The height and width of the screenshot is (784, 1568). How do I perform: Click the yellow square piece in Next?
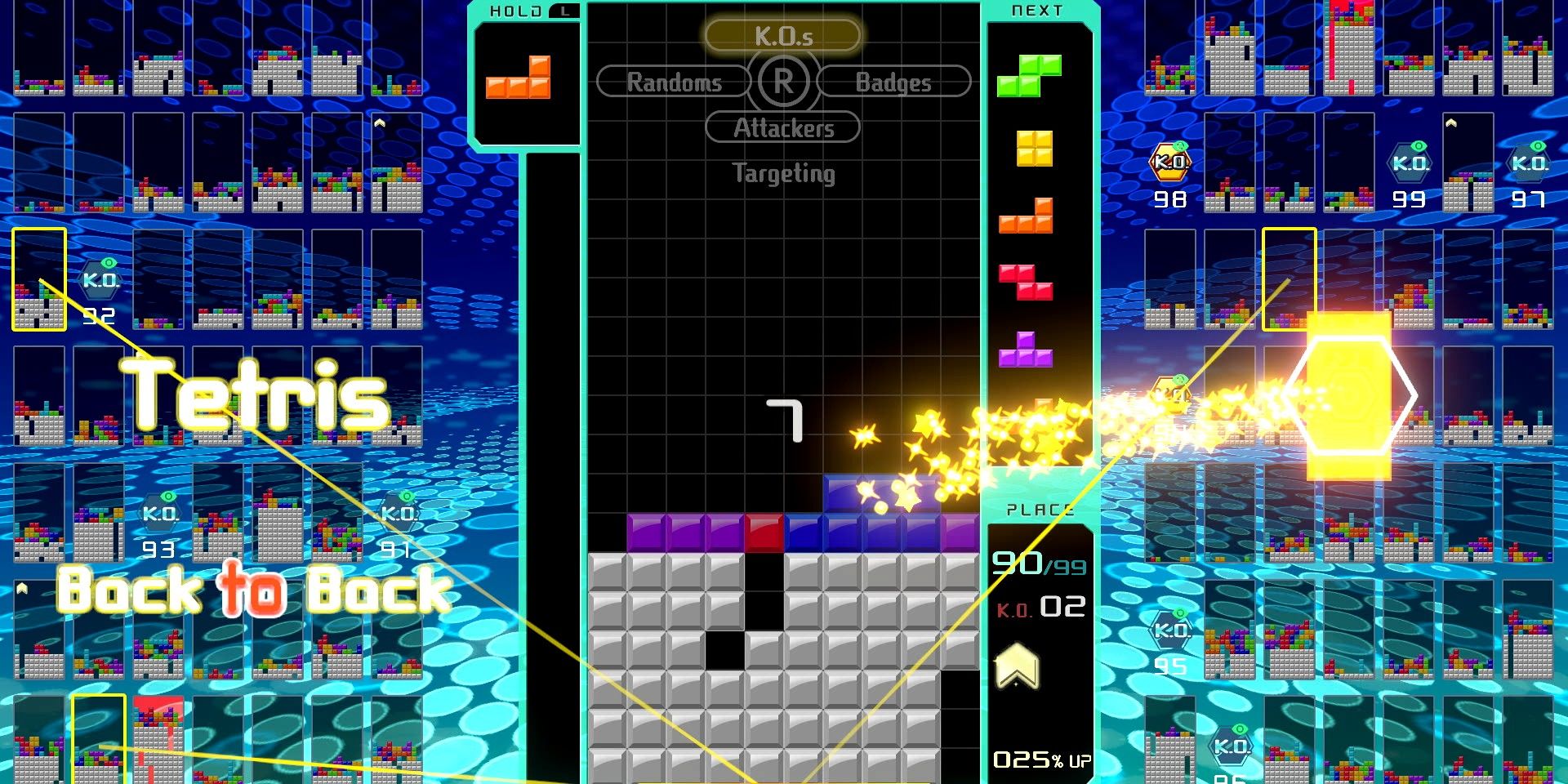(1035, 149)
